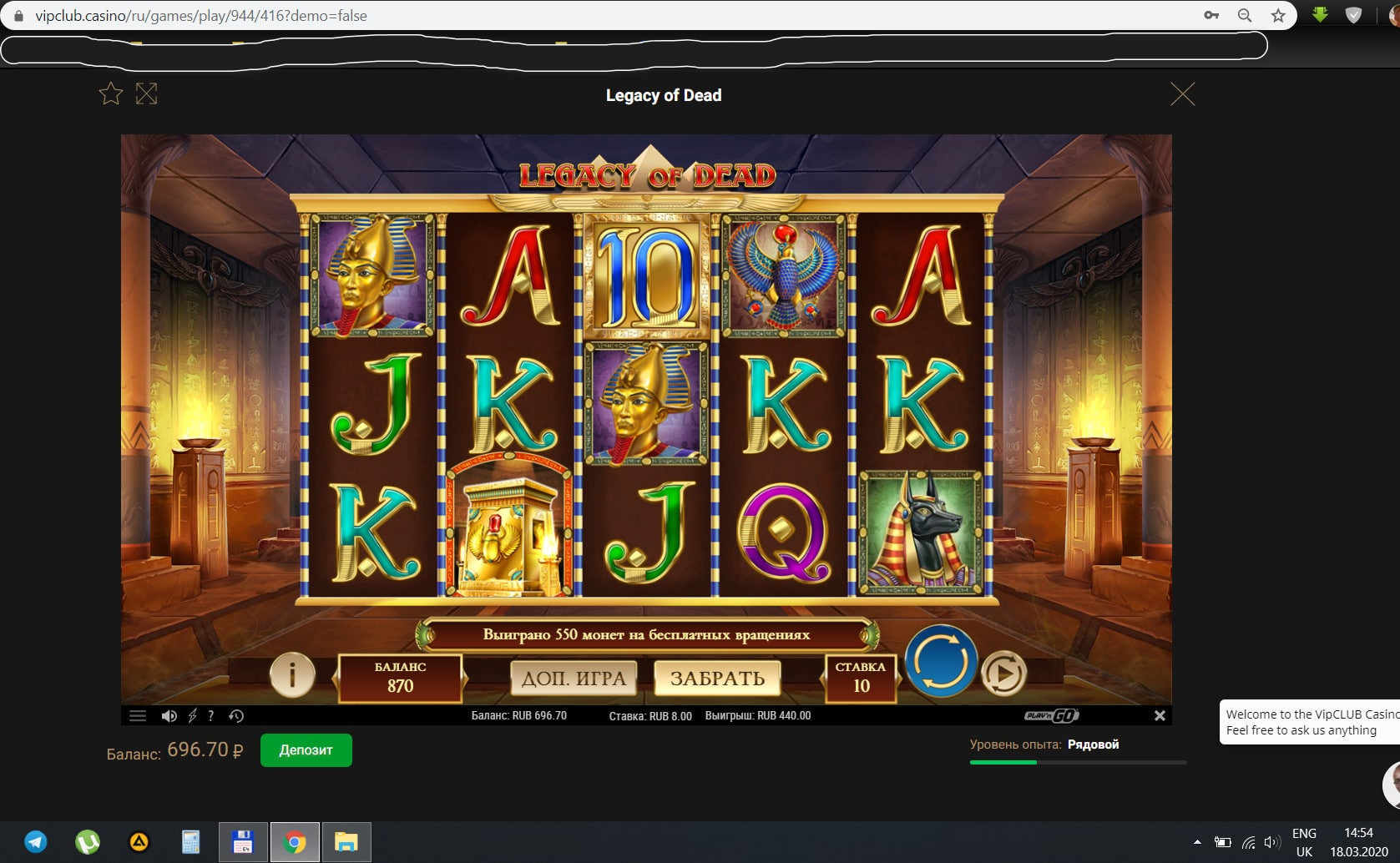
Task: Open the game history clock icon
Action: [236, 716]
